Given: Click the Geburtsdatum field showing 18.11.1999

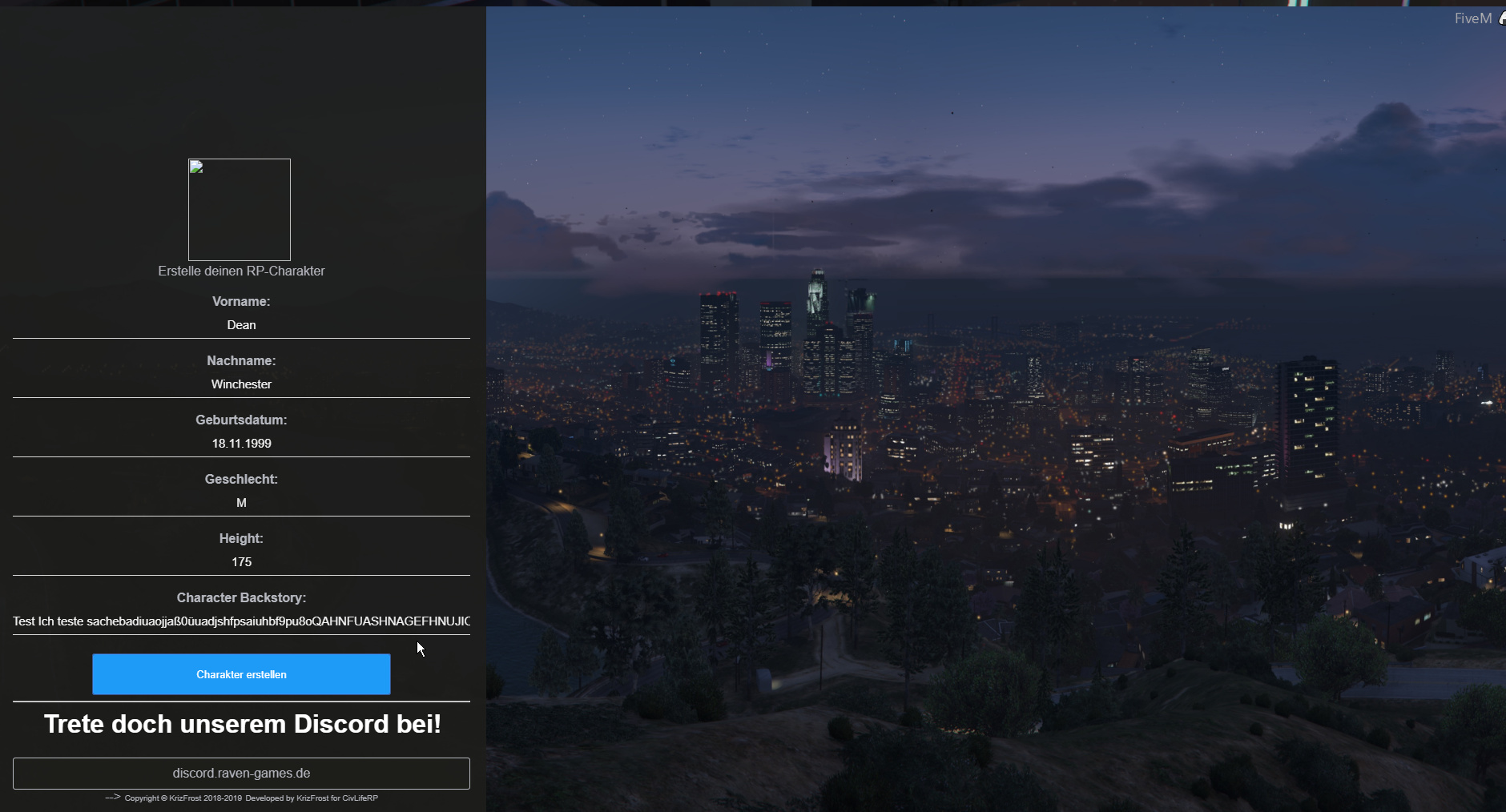Looking at the screenshot, I should coord(241,443).
